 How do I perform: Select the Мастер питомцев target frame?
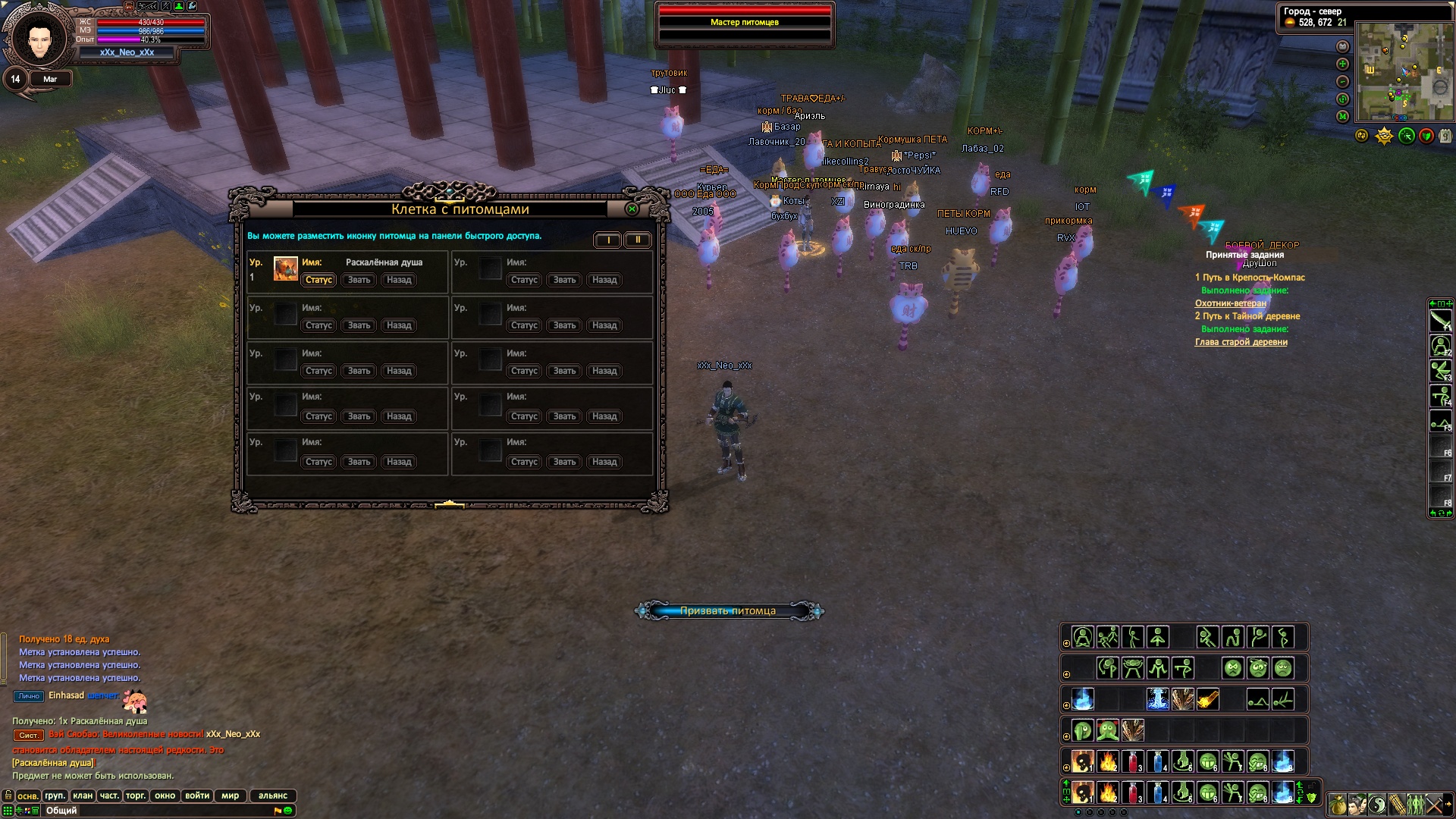745,23
